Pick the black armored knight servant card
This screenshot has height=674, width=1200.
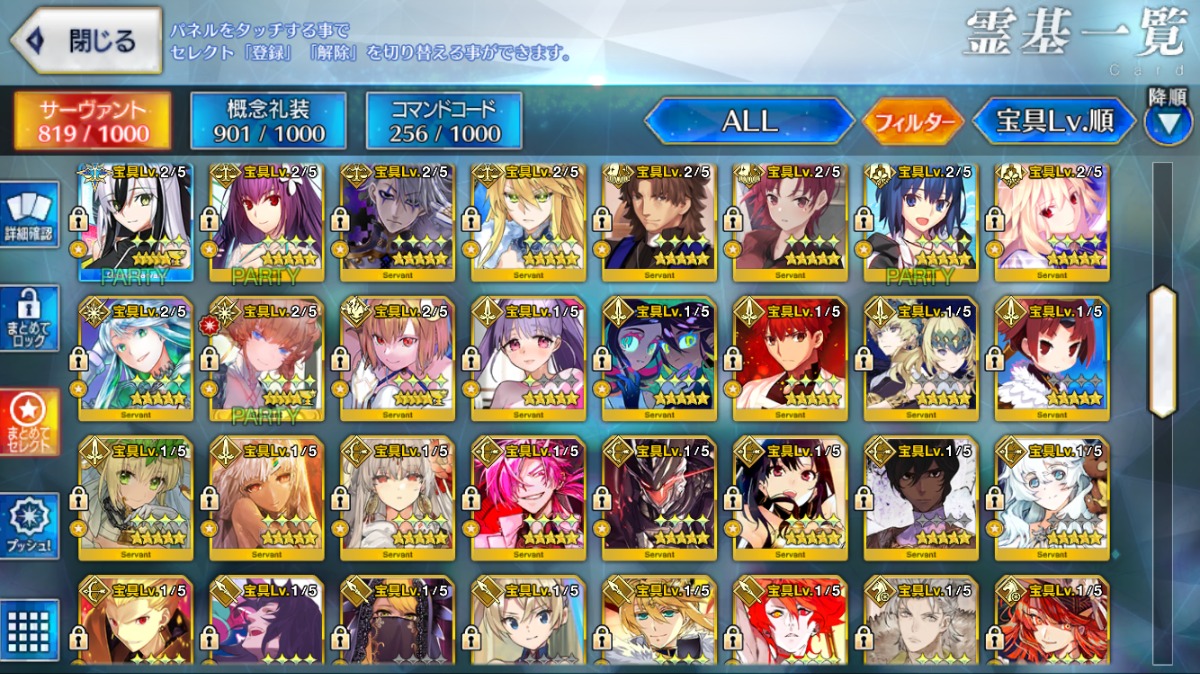pos(659,497)
